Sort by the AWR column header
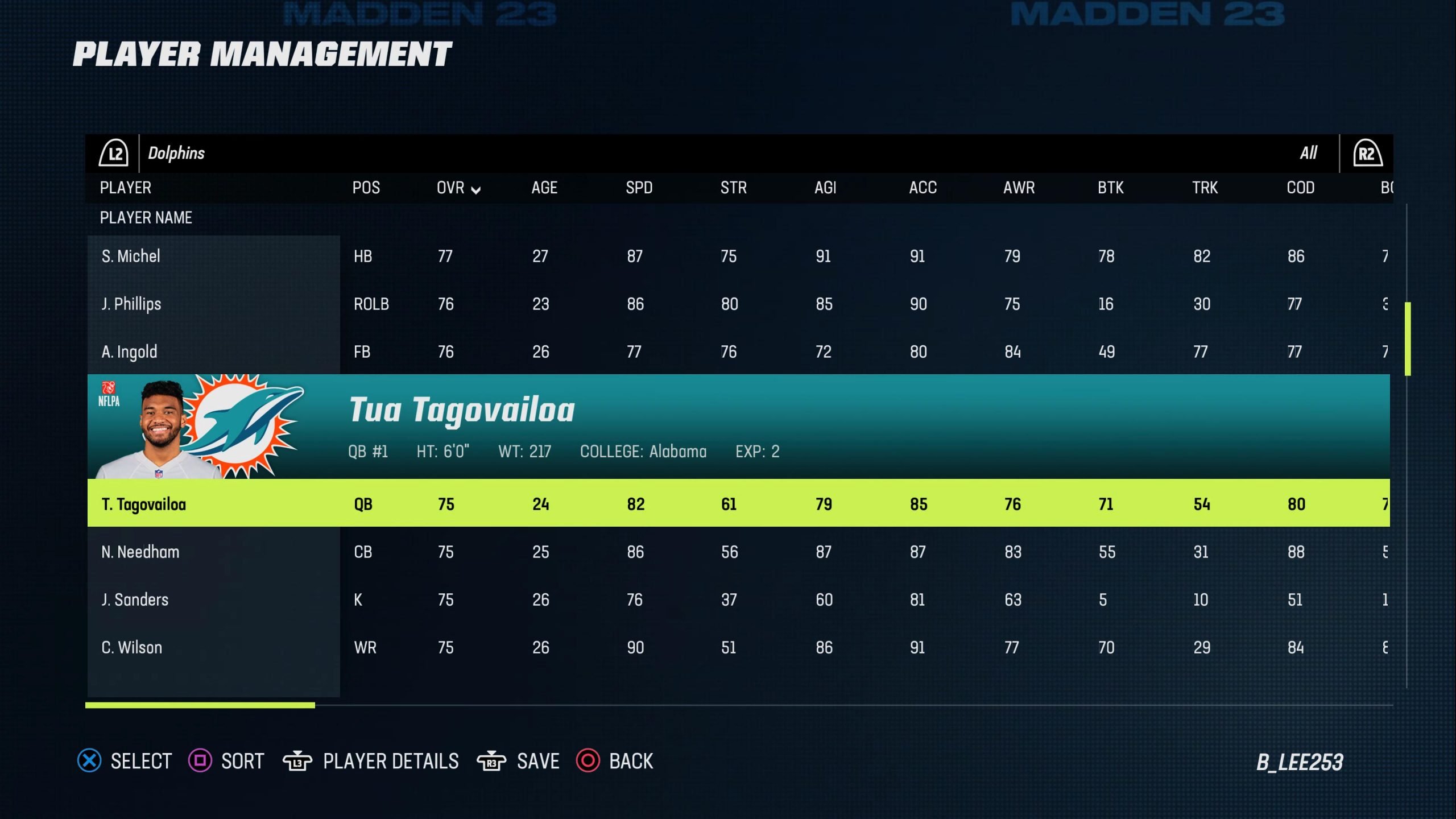 [1019, 188]
